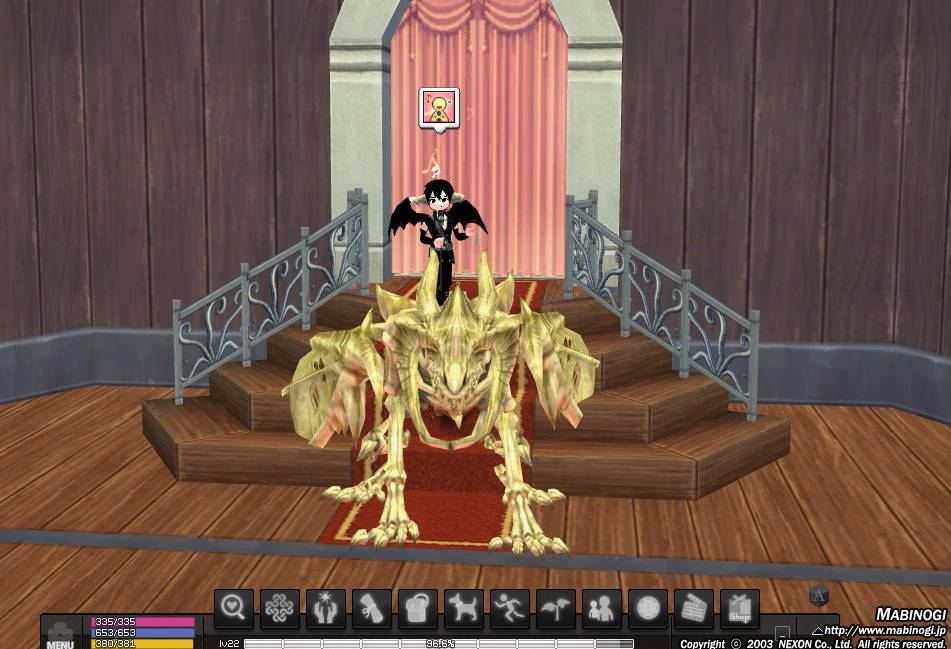Viewport: 951px width, 649px height.
Task: Open the inventory bag icon
Action: (x=418, y=608)
